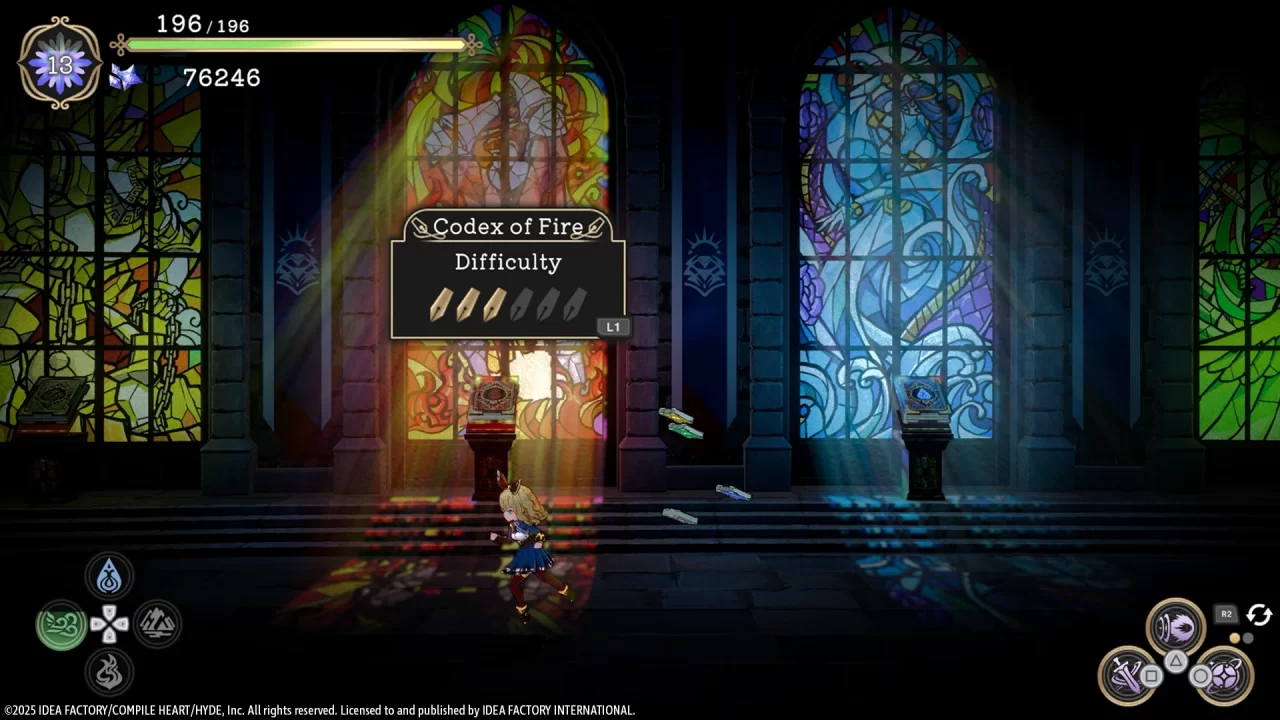This screenshot has width=1280, height=720.
Task: Open the Codex of Fire title plaque
Action: pos(508,226)
